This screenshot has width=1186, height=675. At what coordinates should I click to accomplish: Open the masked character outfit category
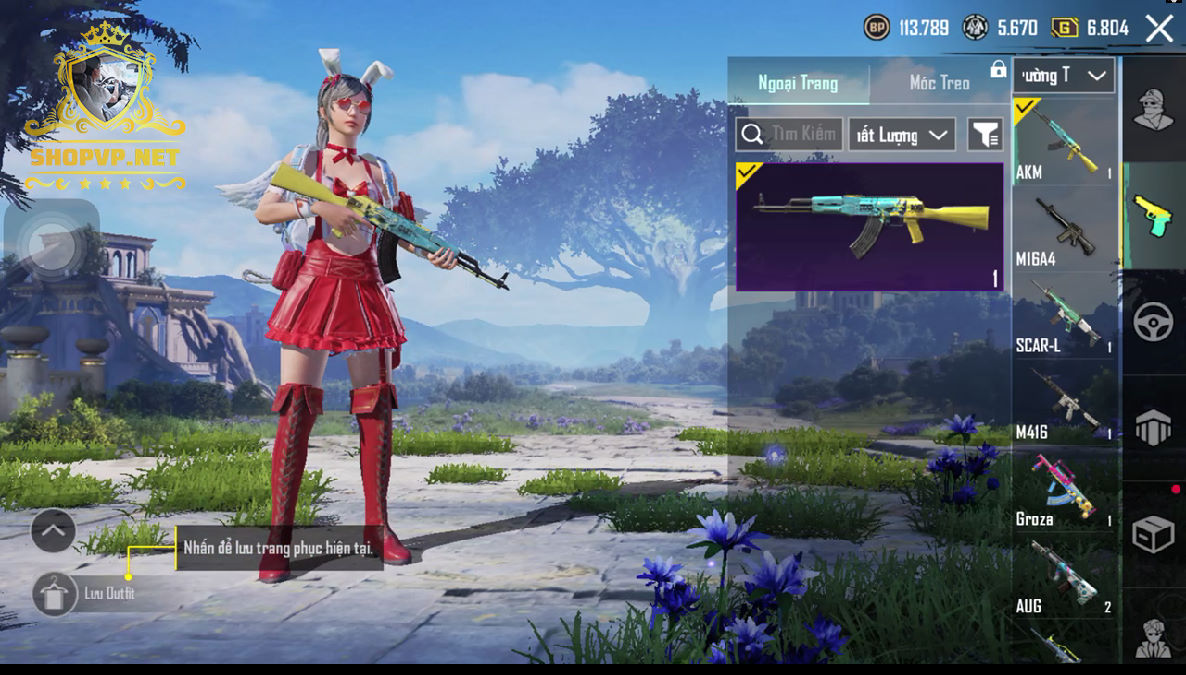(x=1153, y=108)
